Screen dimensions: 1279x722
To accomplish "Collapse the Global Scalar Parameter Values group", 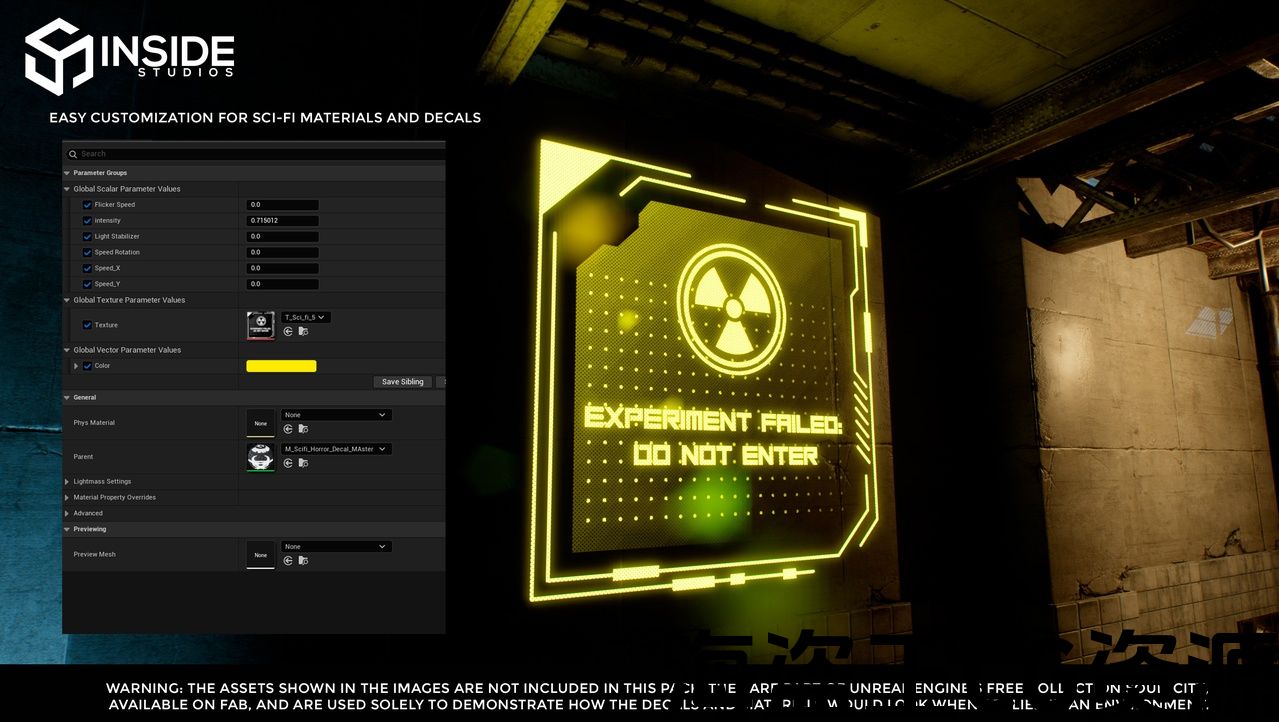I will point(67,189).
